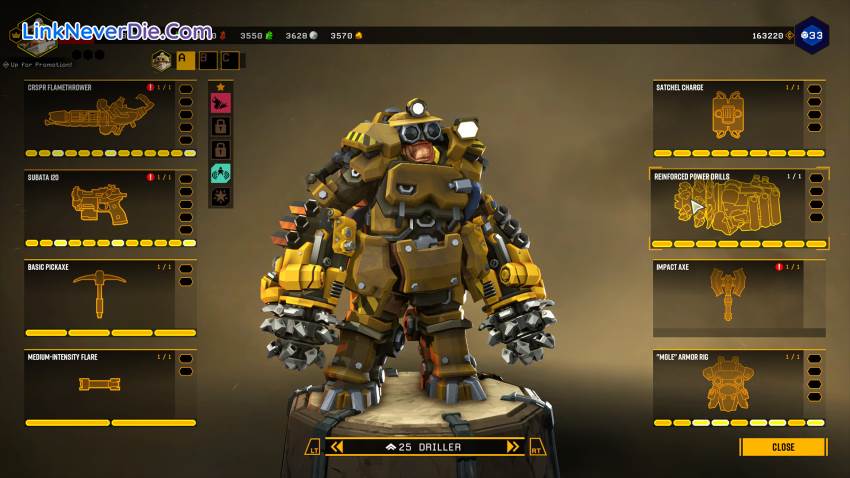
Task: Cycle to the next class with right arrows
Action: point(513,447)
